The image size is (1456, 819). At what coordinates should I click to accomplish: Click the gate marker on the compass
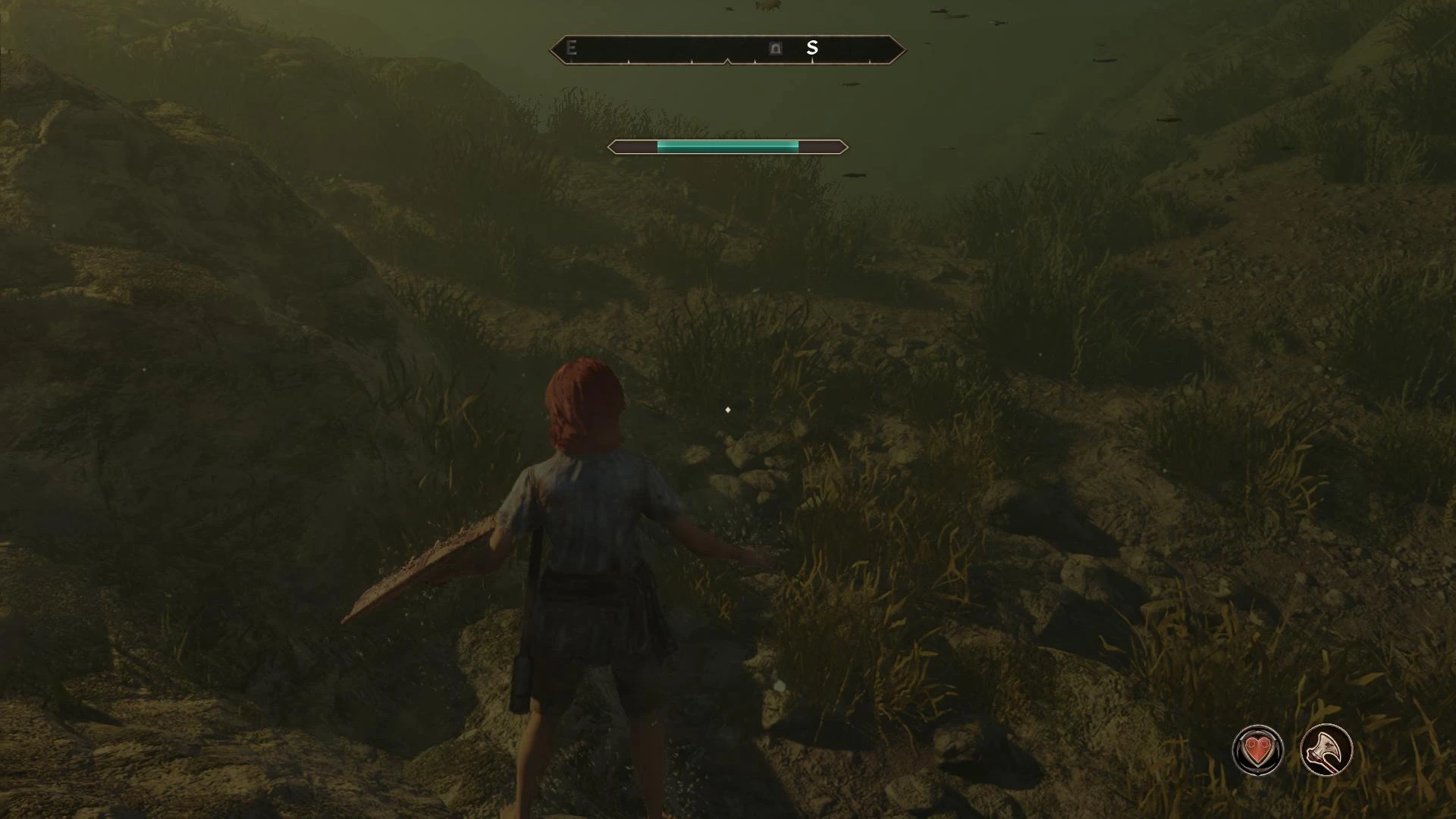(775, 49)
